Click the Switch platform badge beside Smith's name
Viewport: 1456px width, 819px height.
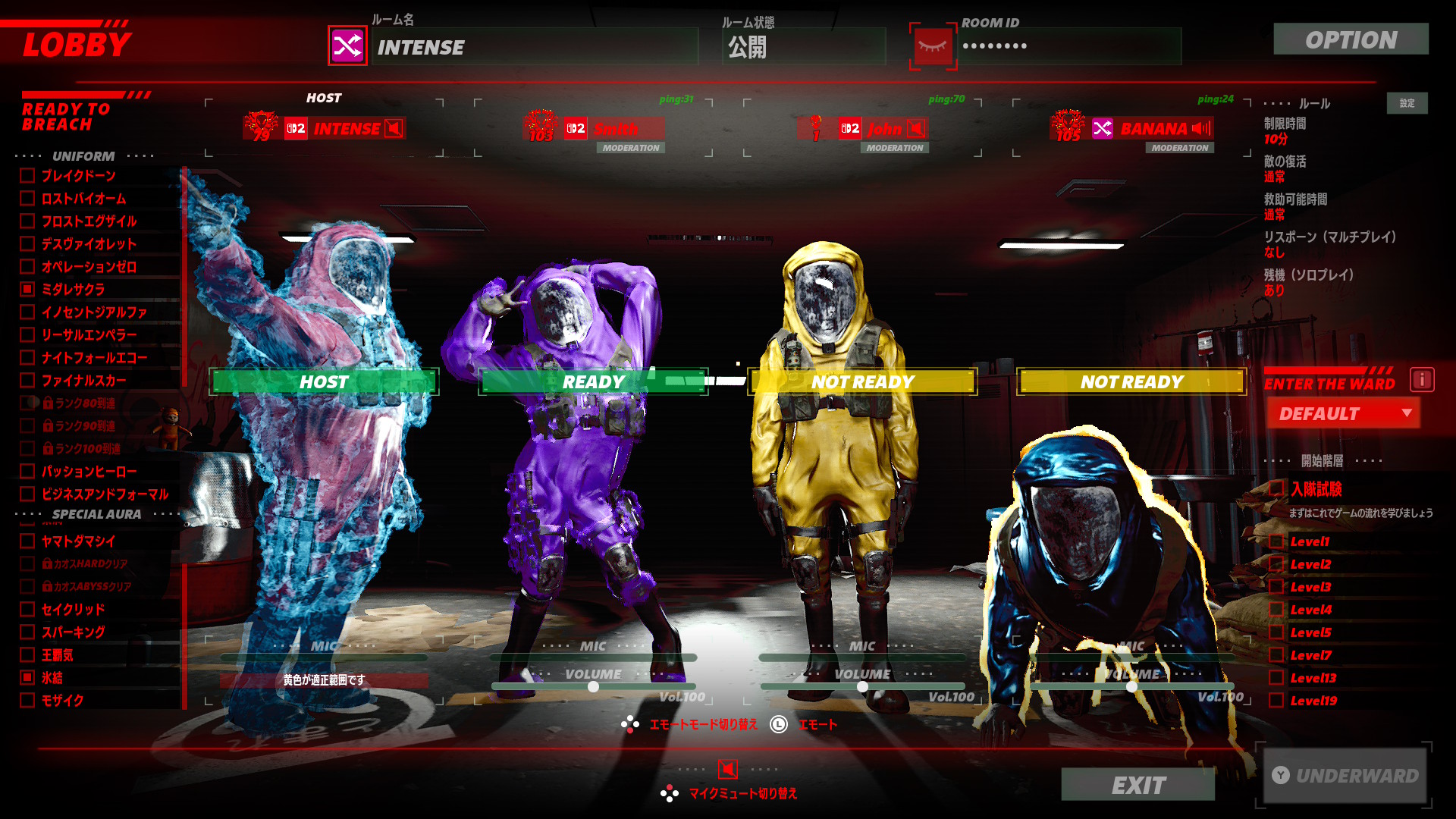(574, 128)
